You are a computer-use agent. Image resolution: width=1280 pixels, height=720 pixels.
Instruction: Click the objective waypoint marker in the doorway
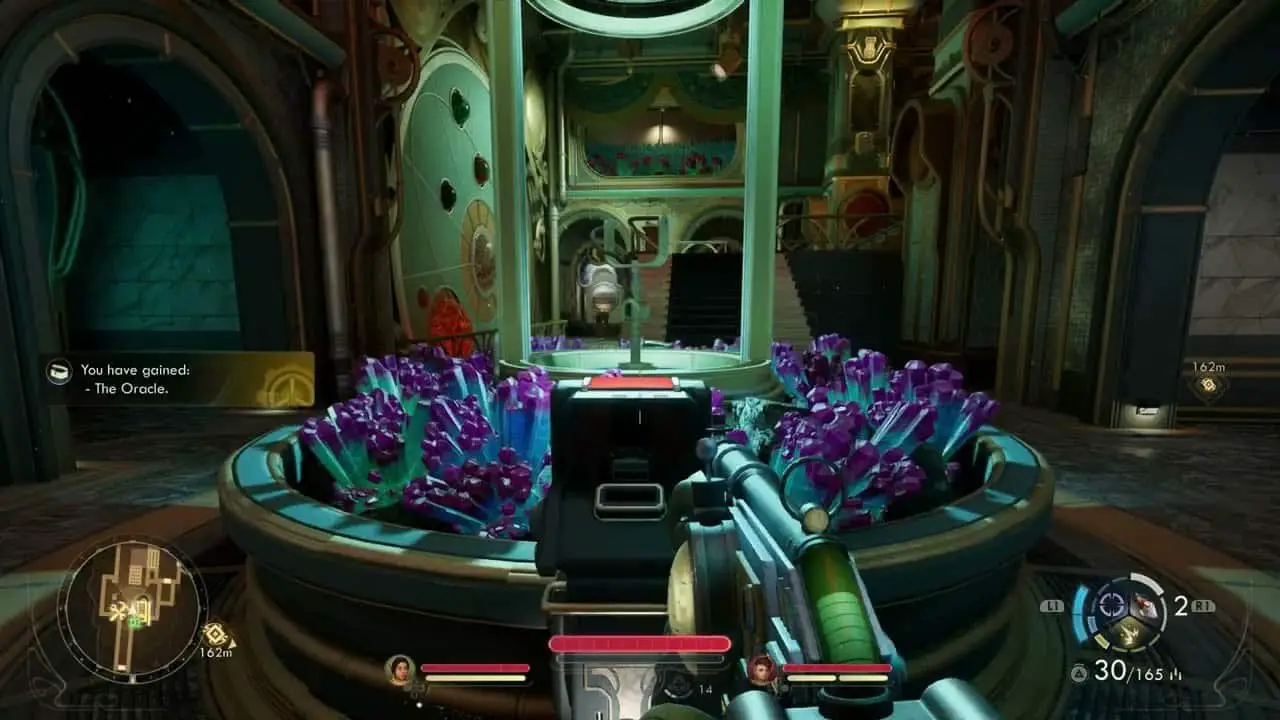click(x=1208, y=386)
